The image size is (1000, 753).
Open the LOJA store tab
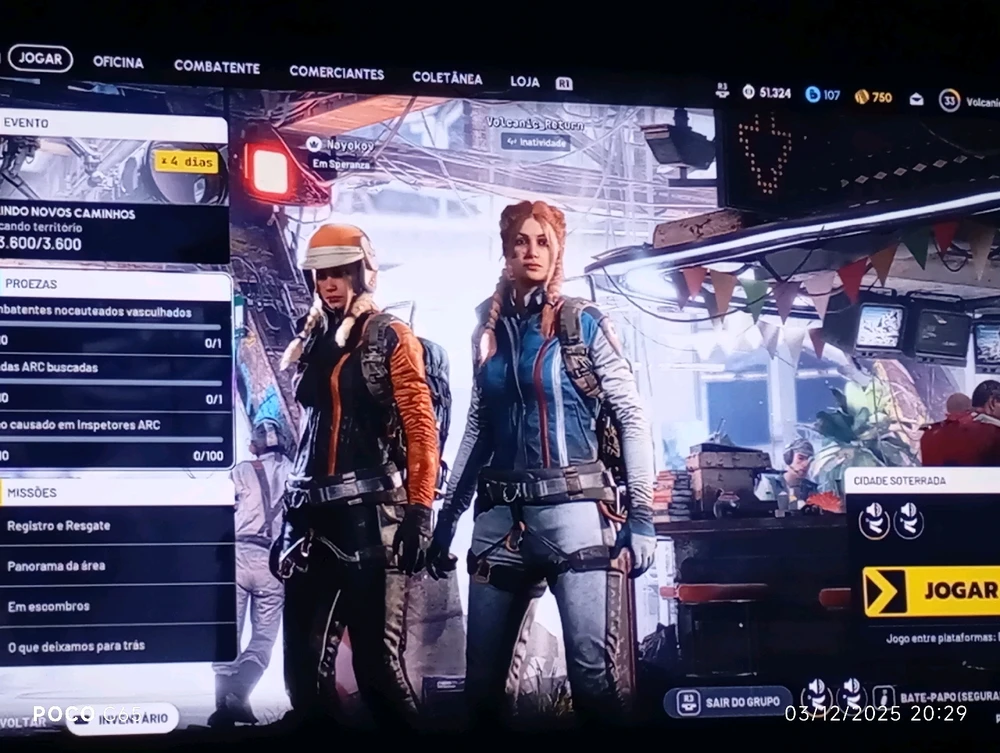[x=525, y=81]
